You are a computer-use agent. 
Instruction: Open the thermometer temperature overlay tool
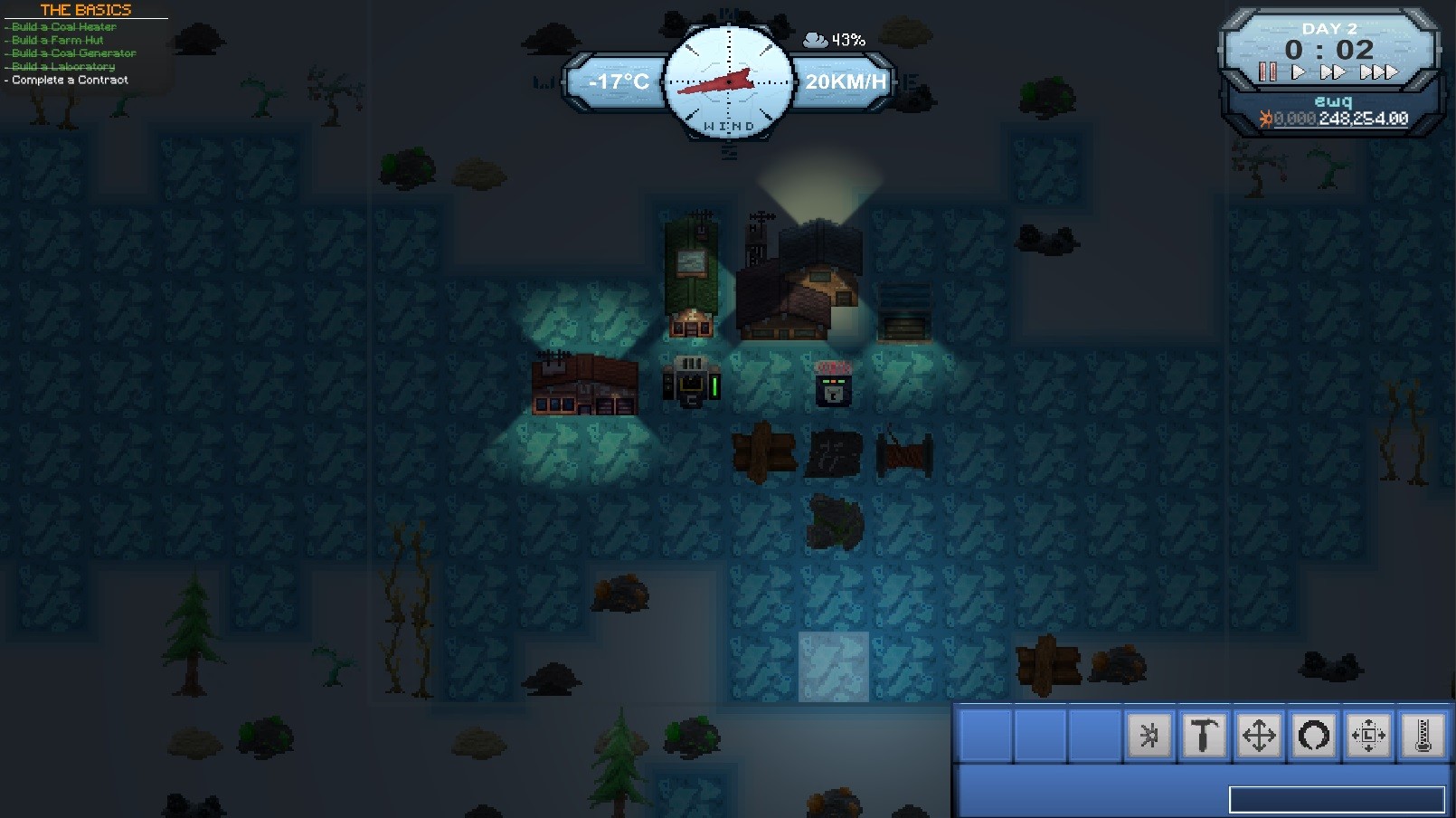tap(1423, 736)
